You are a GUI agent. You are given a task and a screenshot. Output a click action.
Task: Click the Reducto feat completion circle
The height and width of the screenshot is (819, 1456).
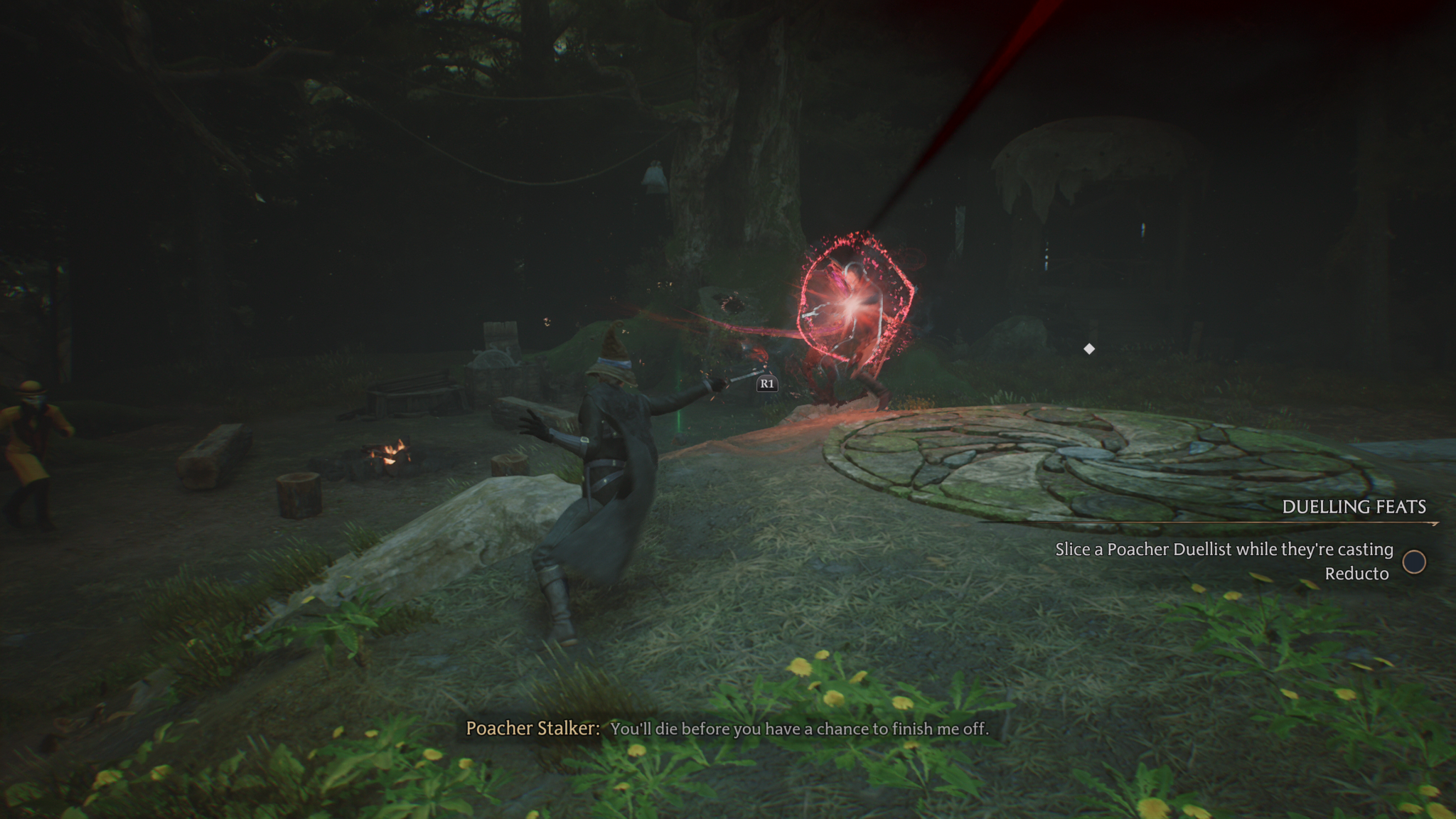[x=1414, y=562]
